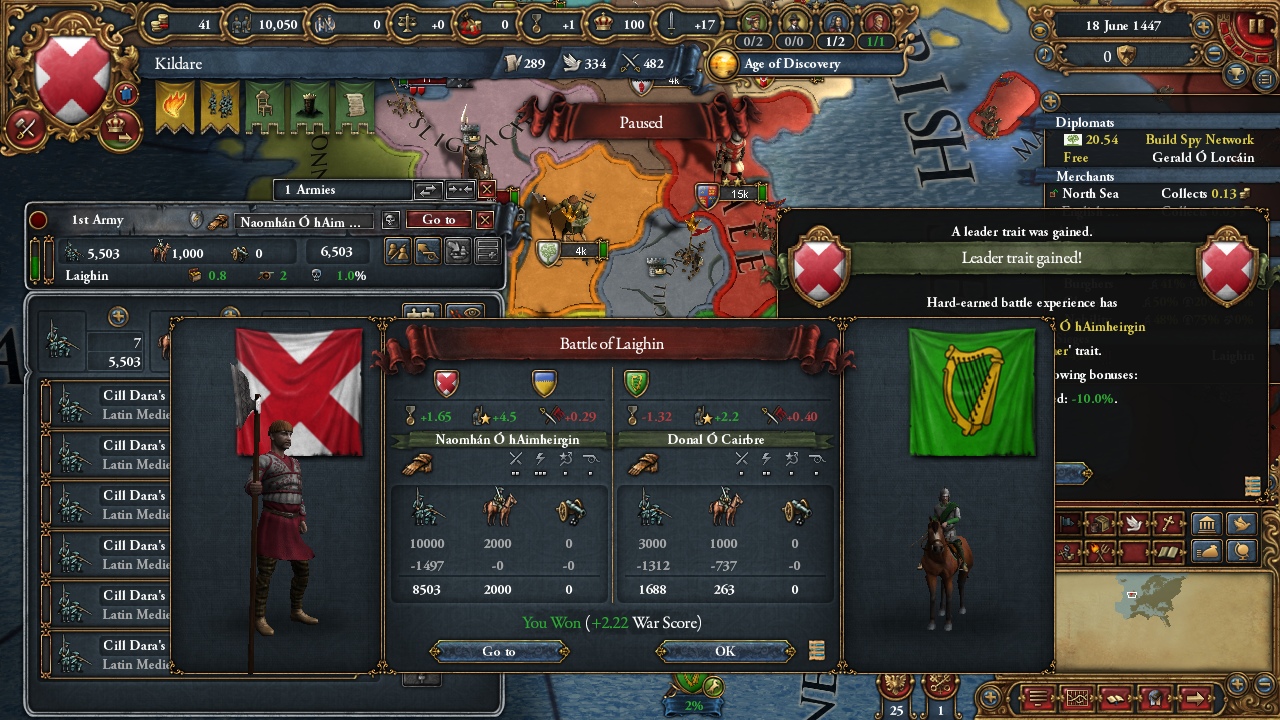The width and height of the screenshot is (1280, 720).
Task: Open the Age of Discovery screen
Action: [x=790, y=65]
